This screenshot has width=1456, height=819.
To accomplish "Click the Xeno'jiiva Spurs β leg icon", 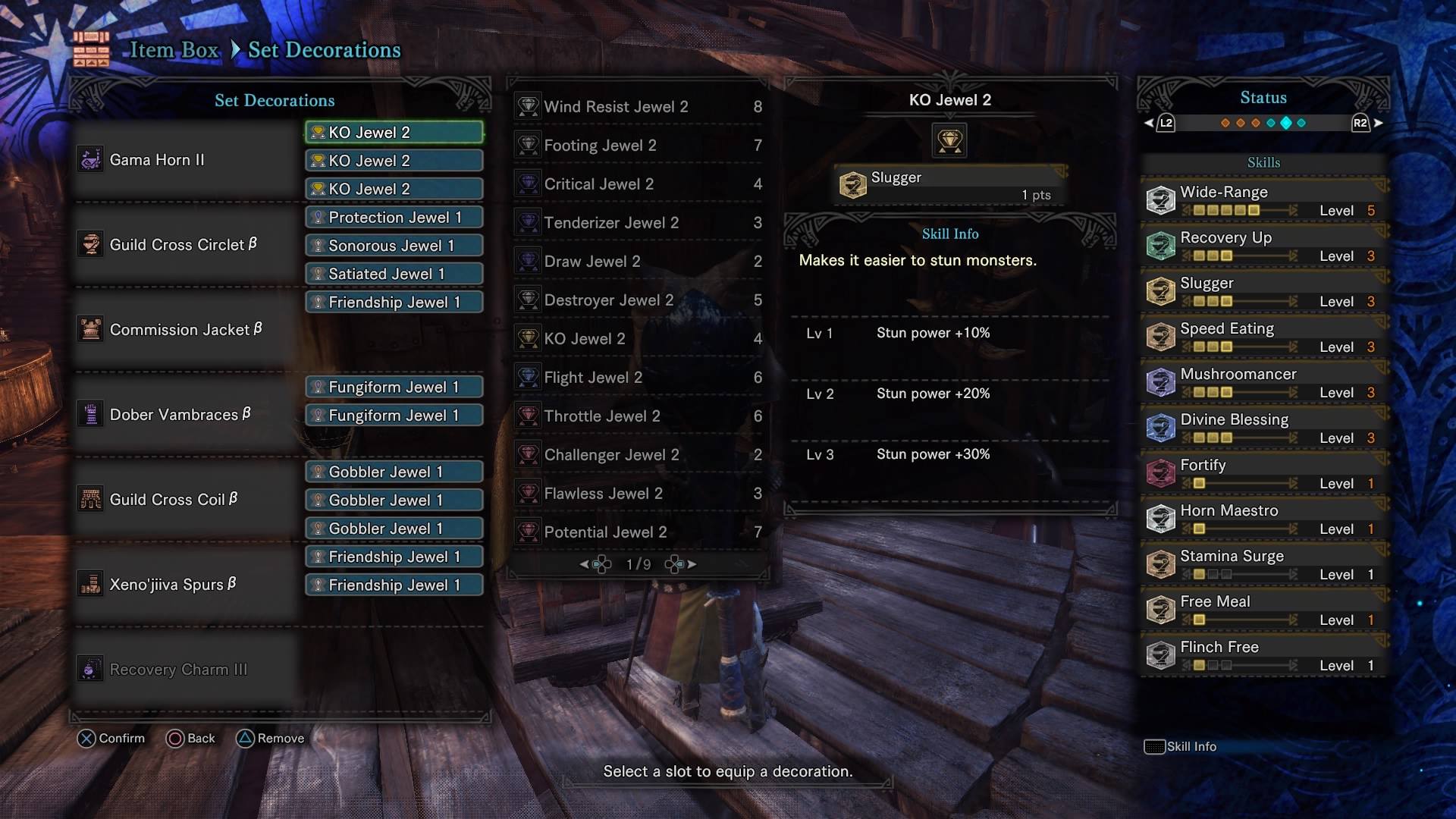I will [89, 584].
